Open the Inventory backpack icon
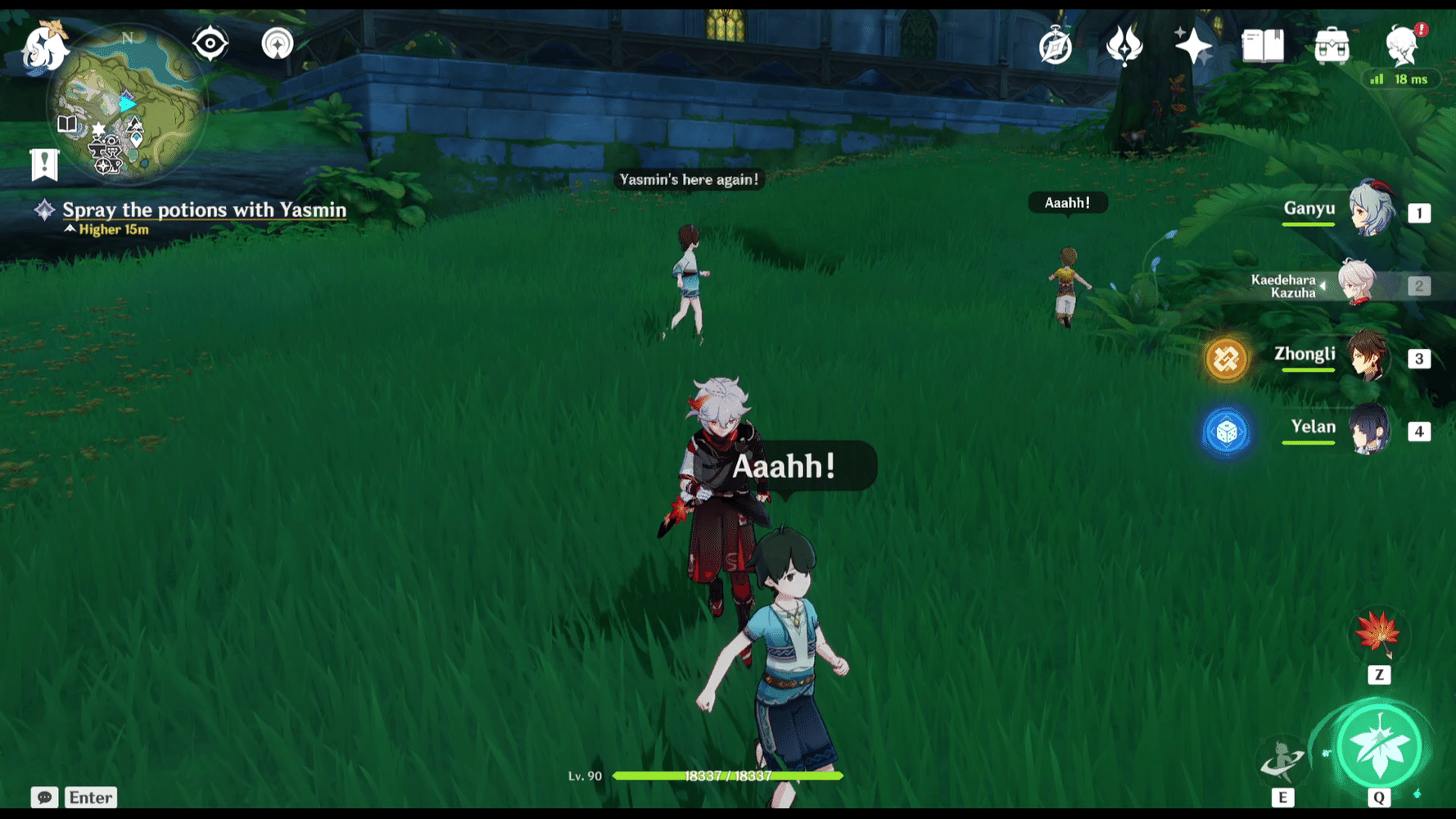 tap(1331, 45)
